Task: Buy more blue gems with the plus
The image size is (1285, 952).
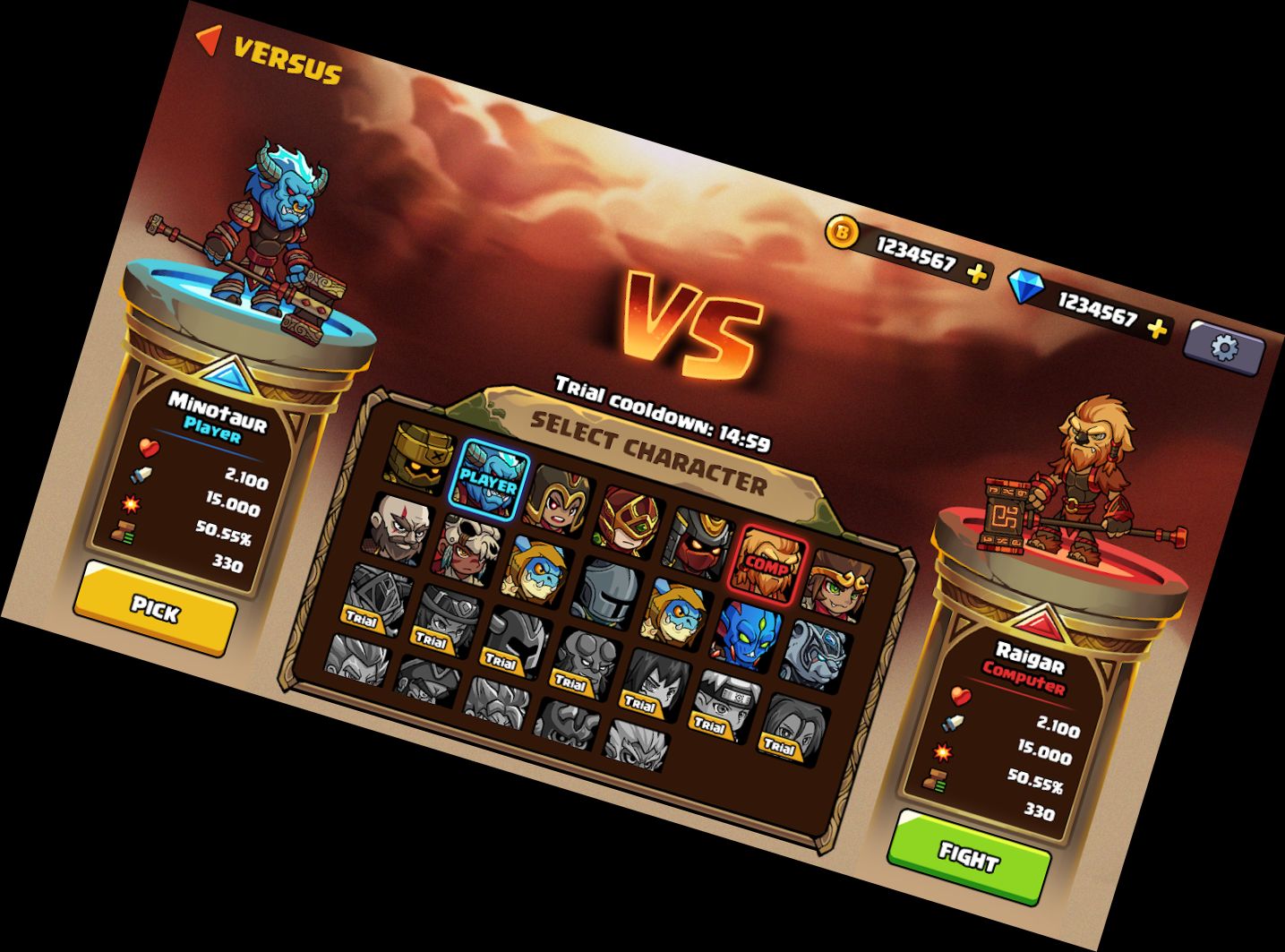Action: pos(1158,329)
